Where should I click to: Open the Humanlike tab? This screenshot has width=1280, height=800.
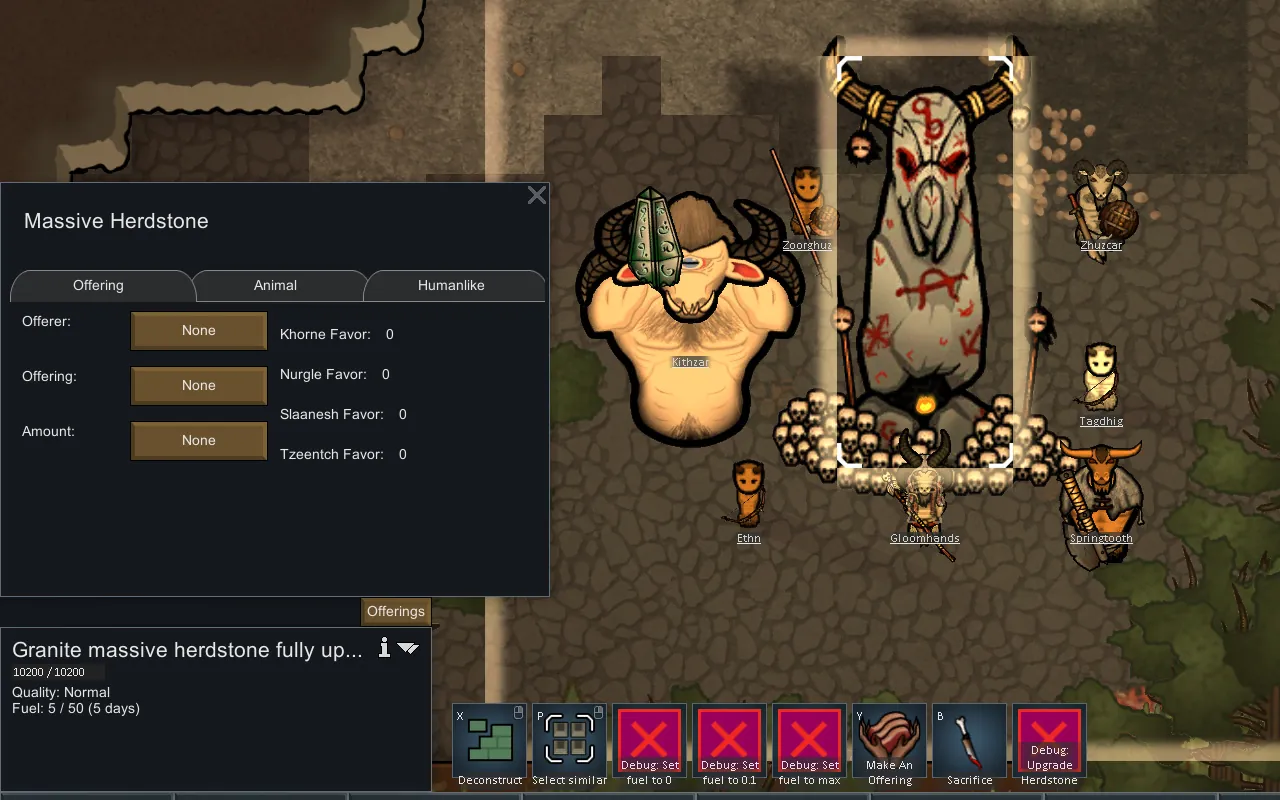click(451, 285)
